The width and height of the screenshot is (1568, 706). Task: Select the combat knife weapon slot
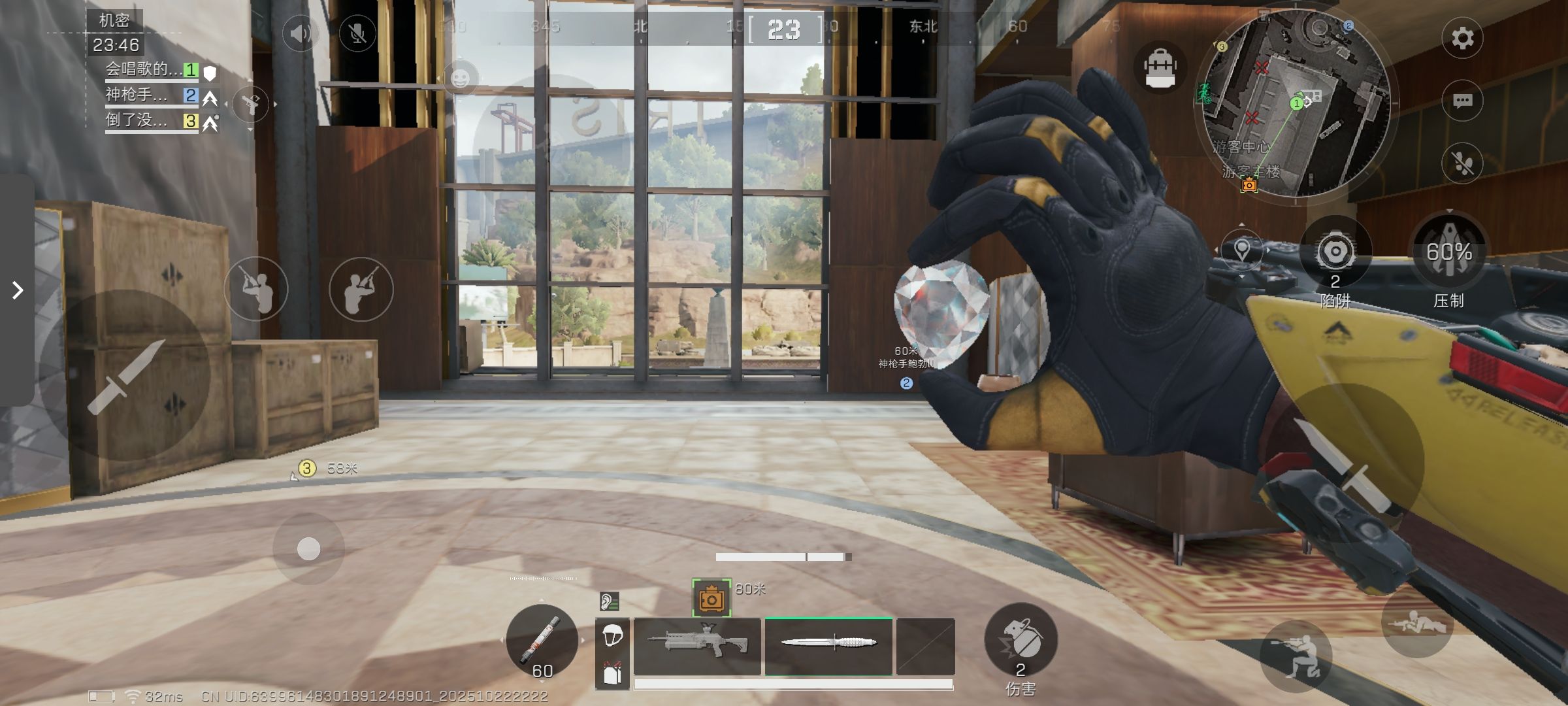point(828,646)
